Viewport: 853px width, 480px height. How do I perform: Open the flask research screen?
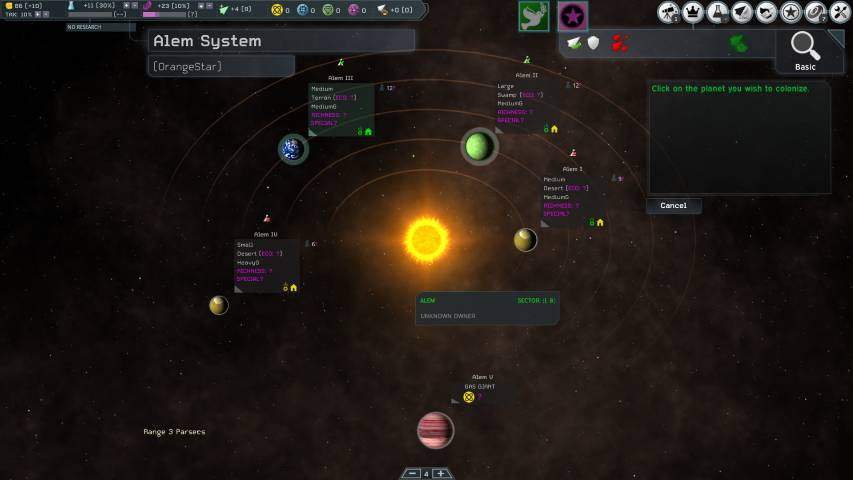point(718,13)
